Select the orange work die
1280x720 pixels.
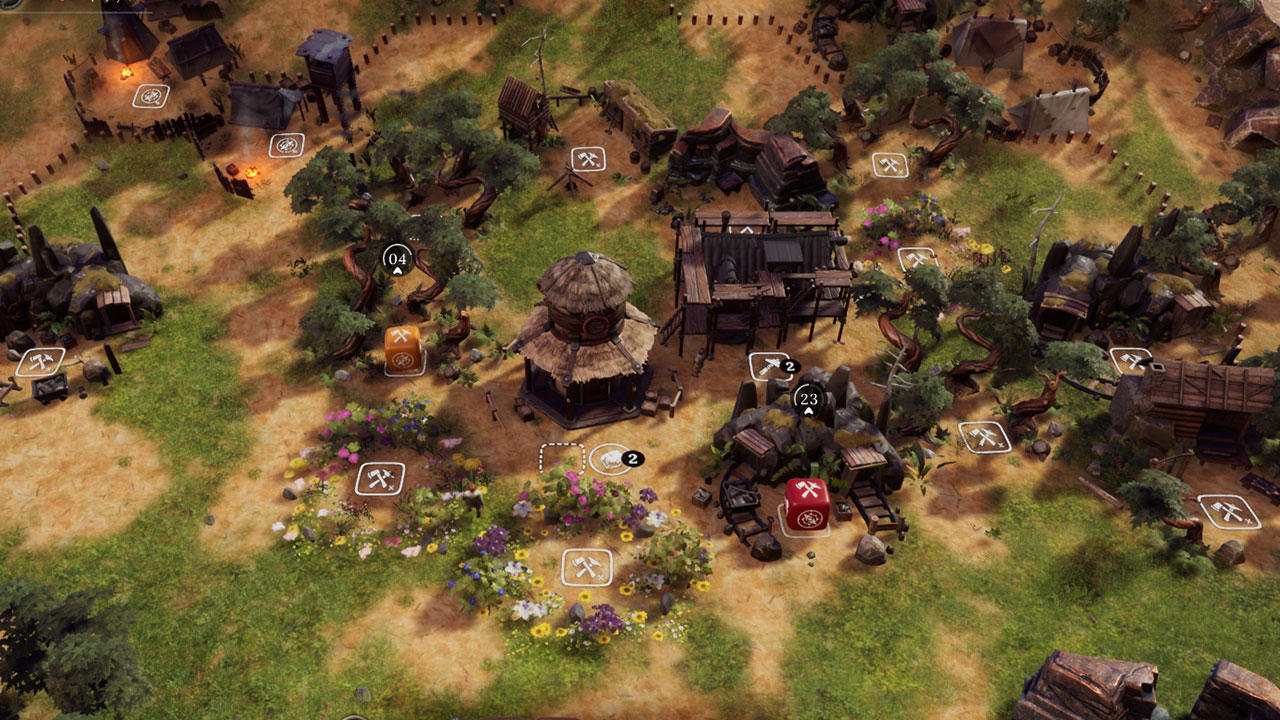(x=403, y=347)
